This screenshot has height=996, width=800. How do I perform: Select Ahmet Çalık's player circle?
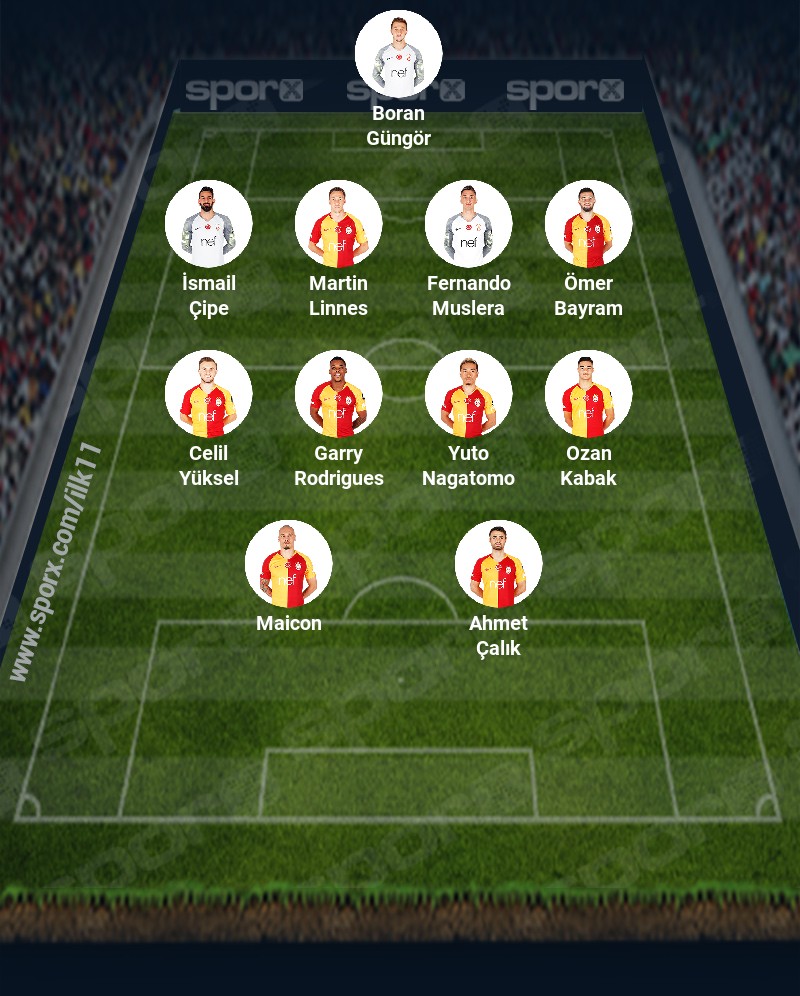[x=498, y=564]
